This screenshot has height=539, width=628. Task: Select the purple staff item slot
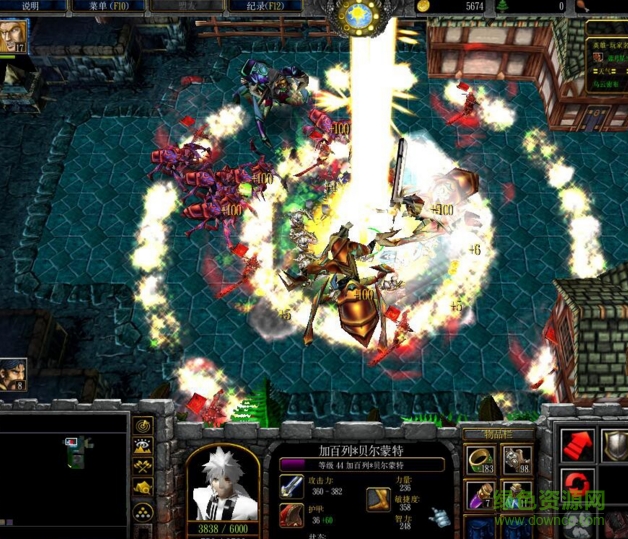pyautogui.click(x=481, y=494)
